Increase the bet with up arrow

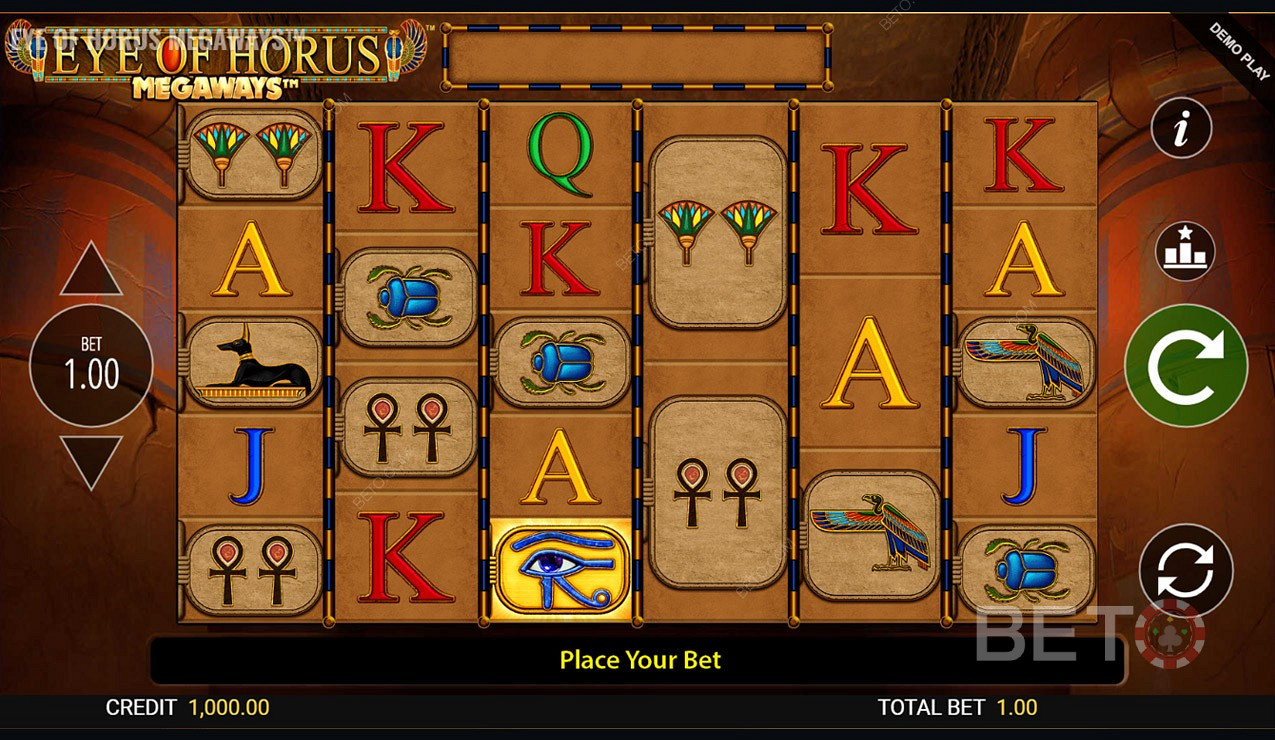coord(91,270)
